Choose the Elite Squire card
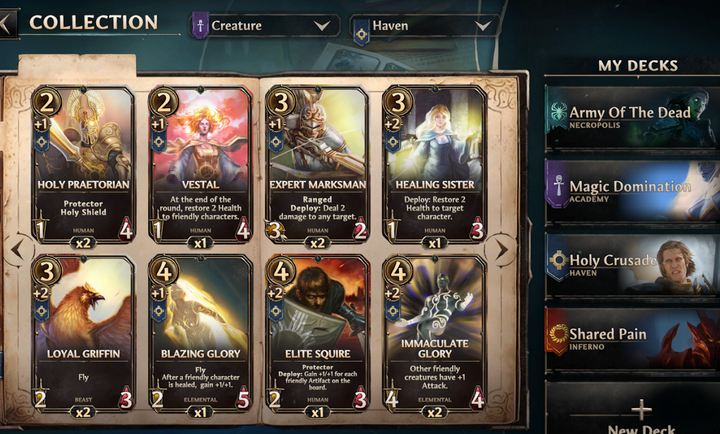The height and width of the screenshot is (434, 720). tap(317, 335)
